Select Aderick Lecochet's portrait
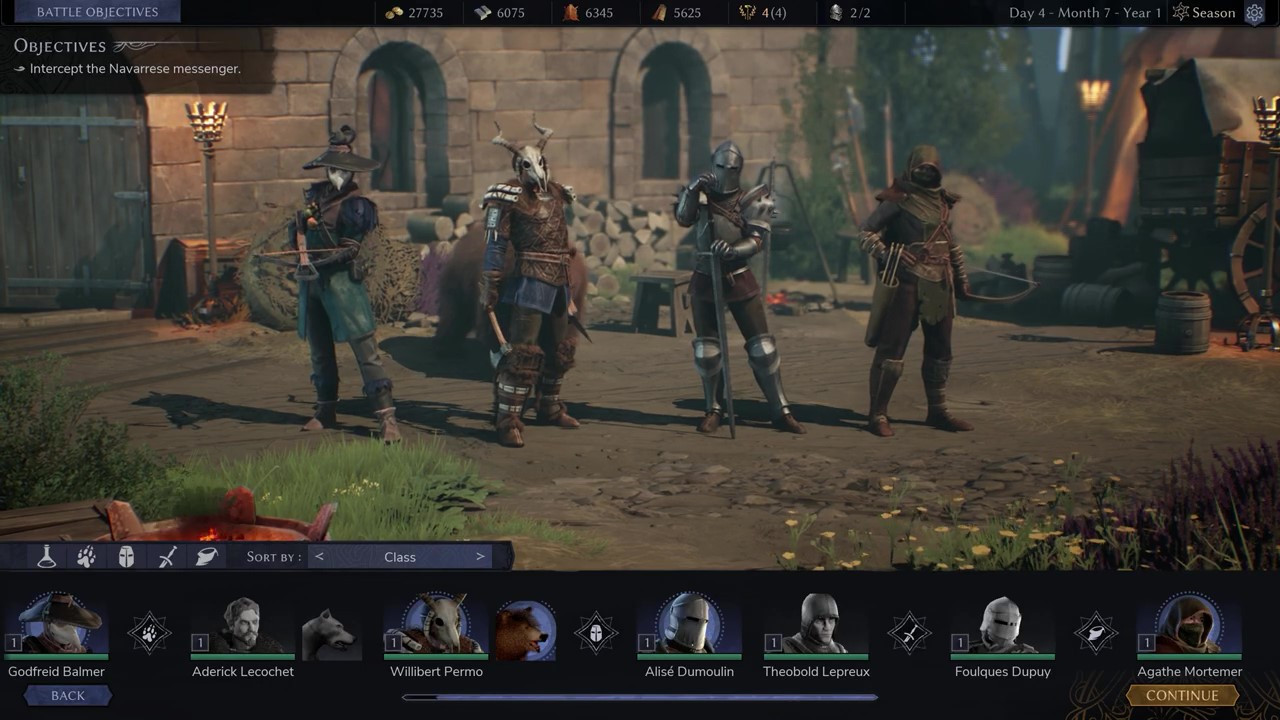The width and height of the screenshot is (1280, 720). 243,626
